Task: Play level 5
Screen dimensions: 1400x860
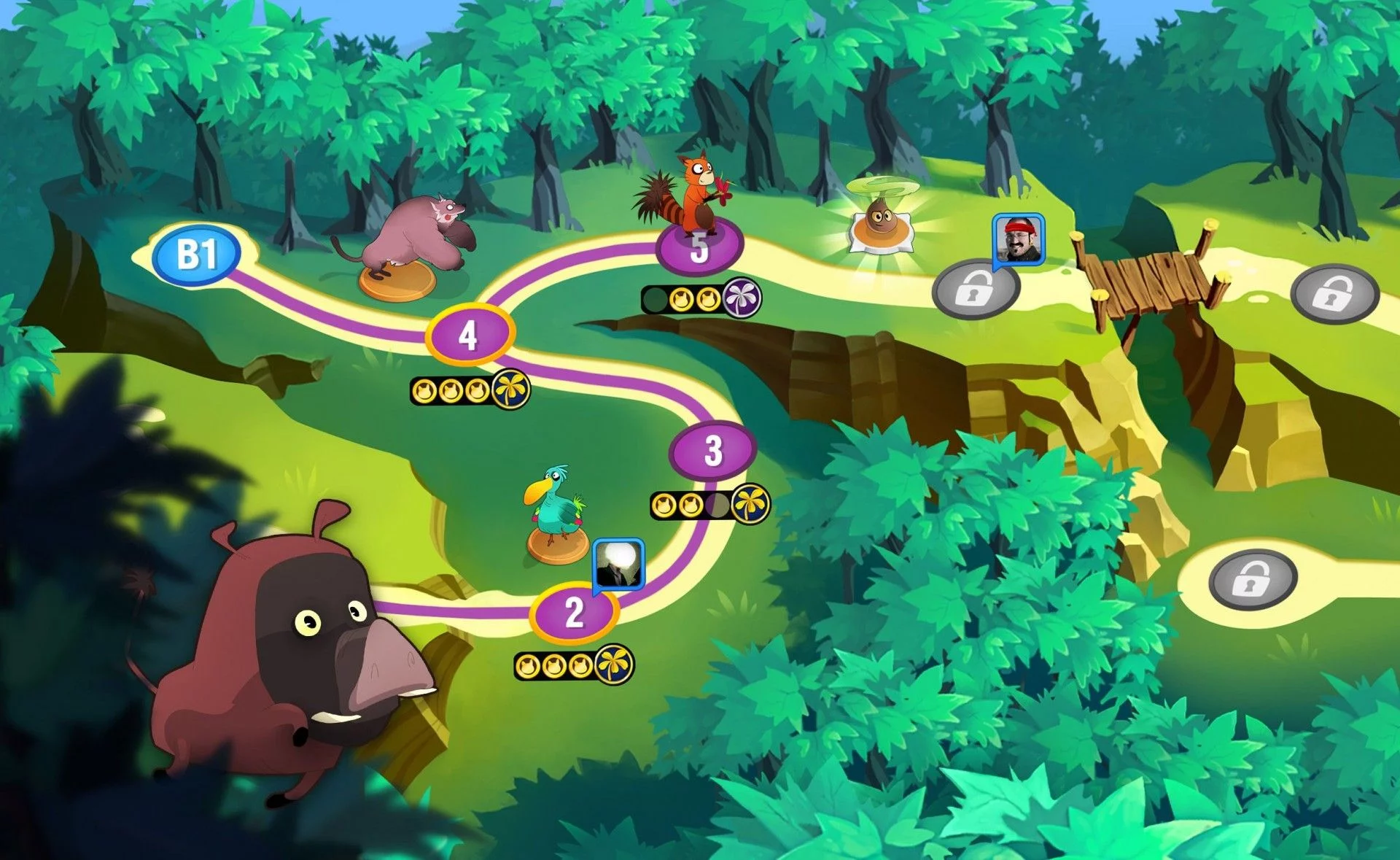Action: tap(699, 248)
